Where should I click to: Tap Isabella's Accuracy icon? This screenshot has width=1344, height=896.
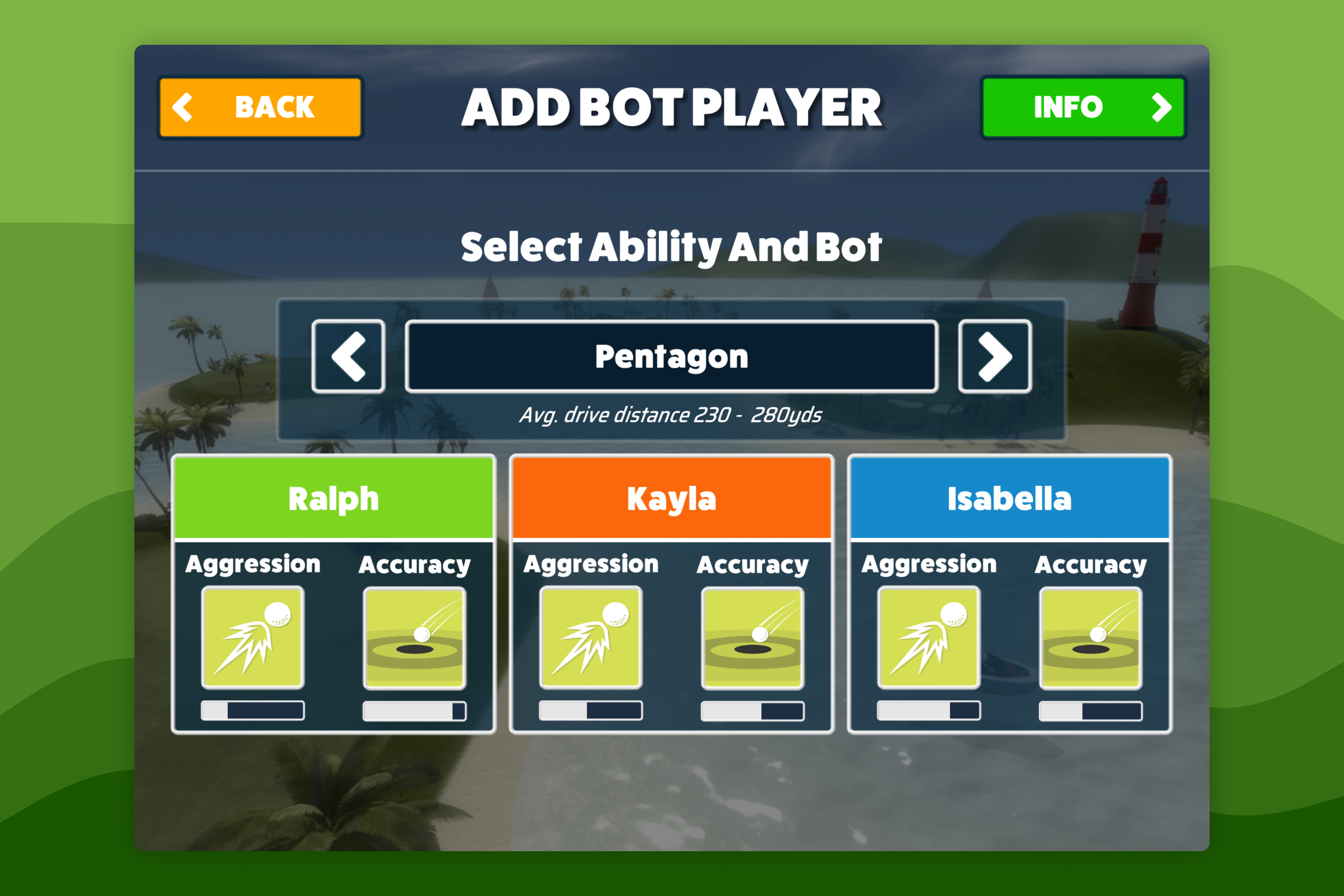click(x=1090, y=637)
